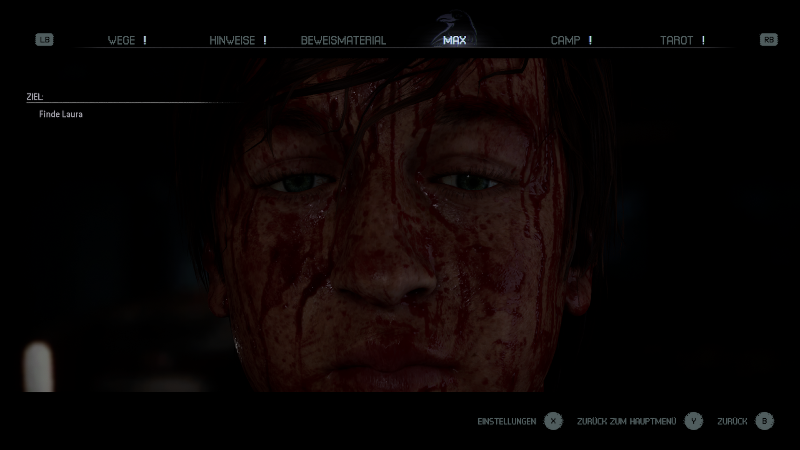800x450 pixels.
Task: Show the Camp tab
Action: 566,40
